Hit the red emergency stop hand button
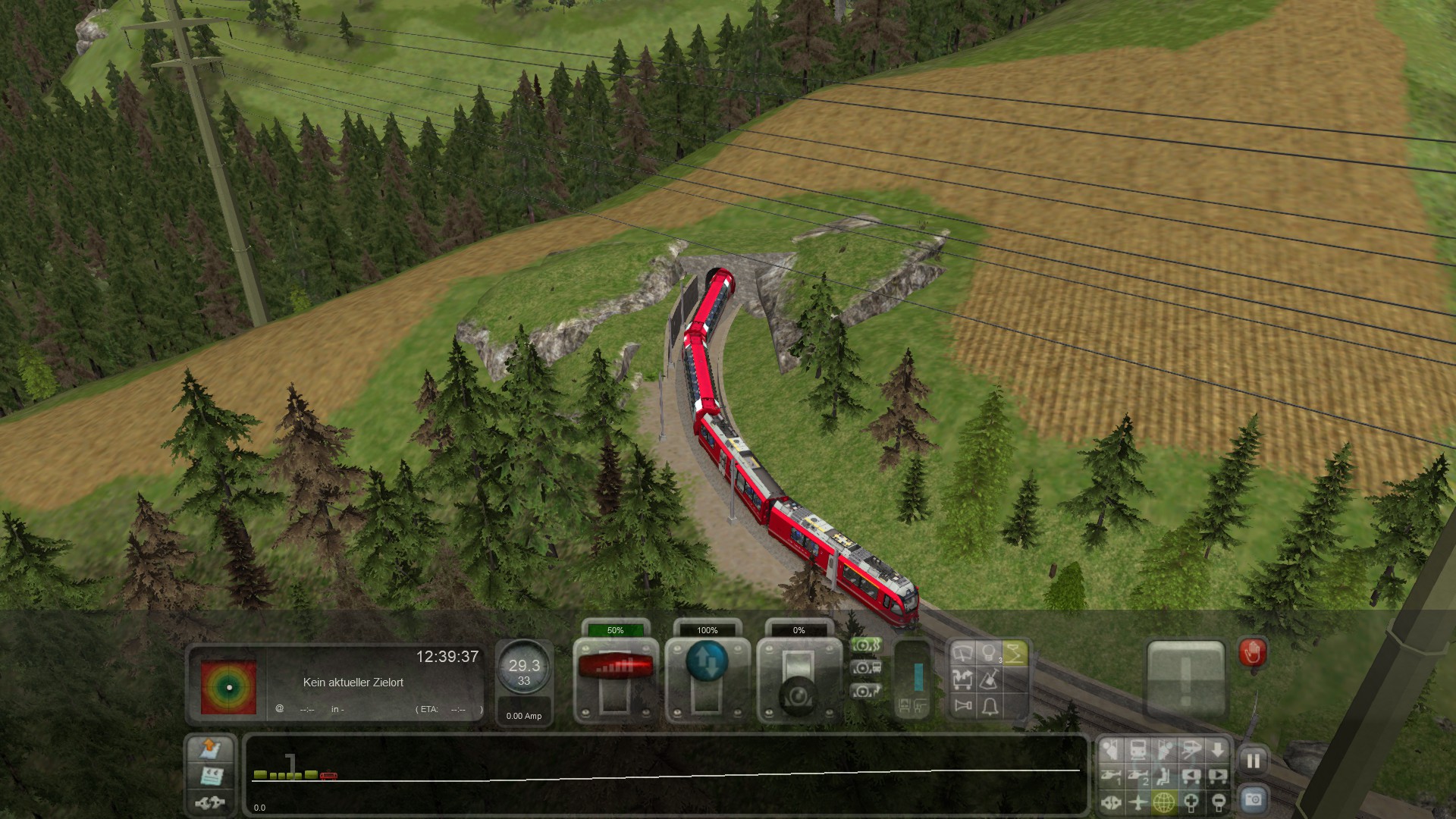 1253,652
